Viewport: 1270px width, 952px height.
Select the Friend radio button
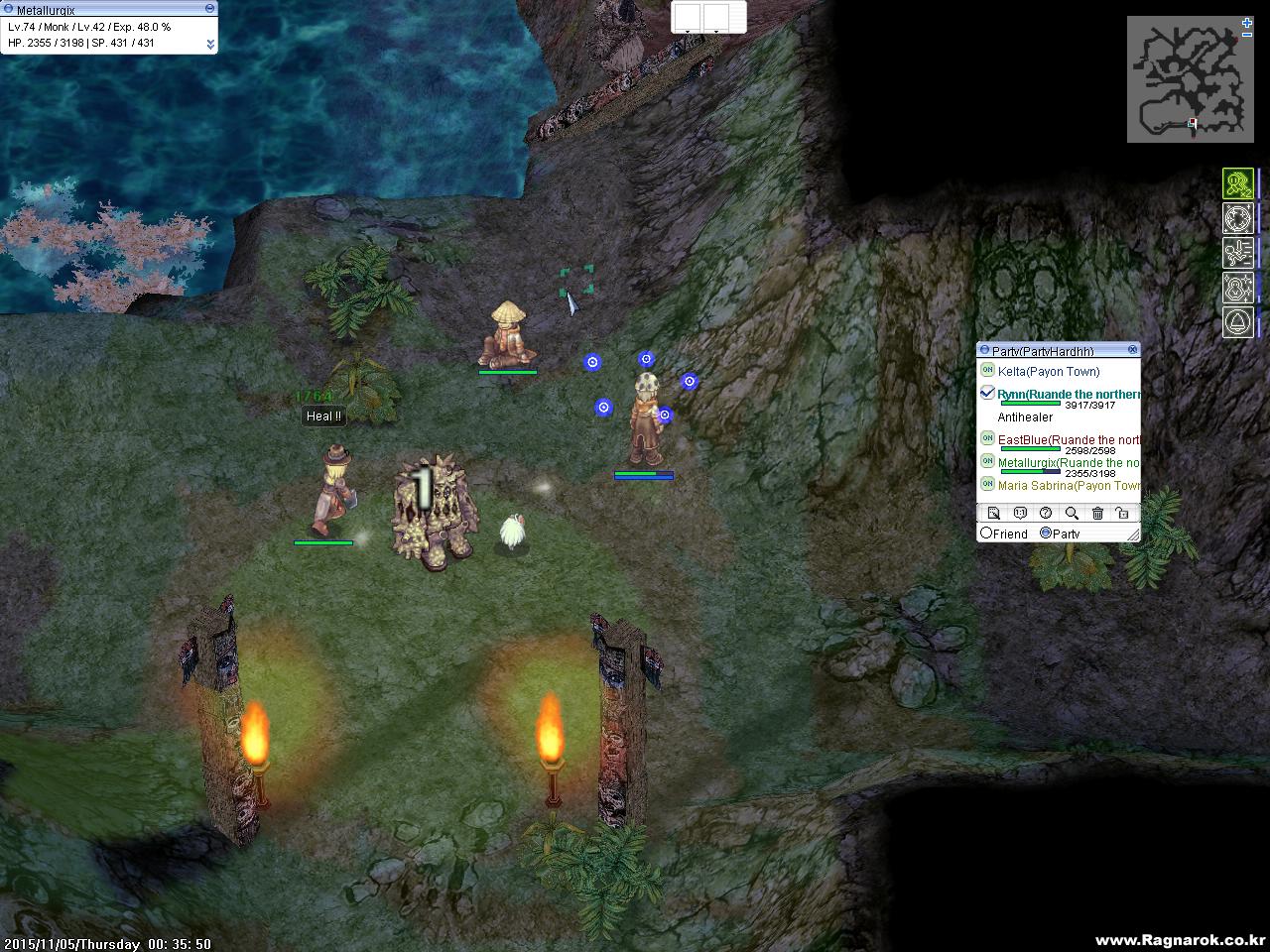click(986, 534)
